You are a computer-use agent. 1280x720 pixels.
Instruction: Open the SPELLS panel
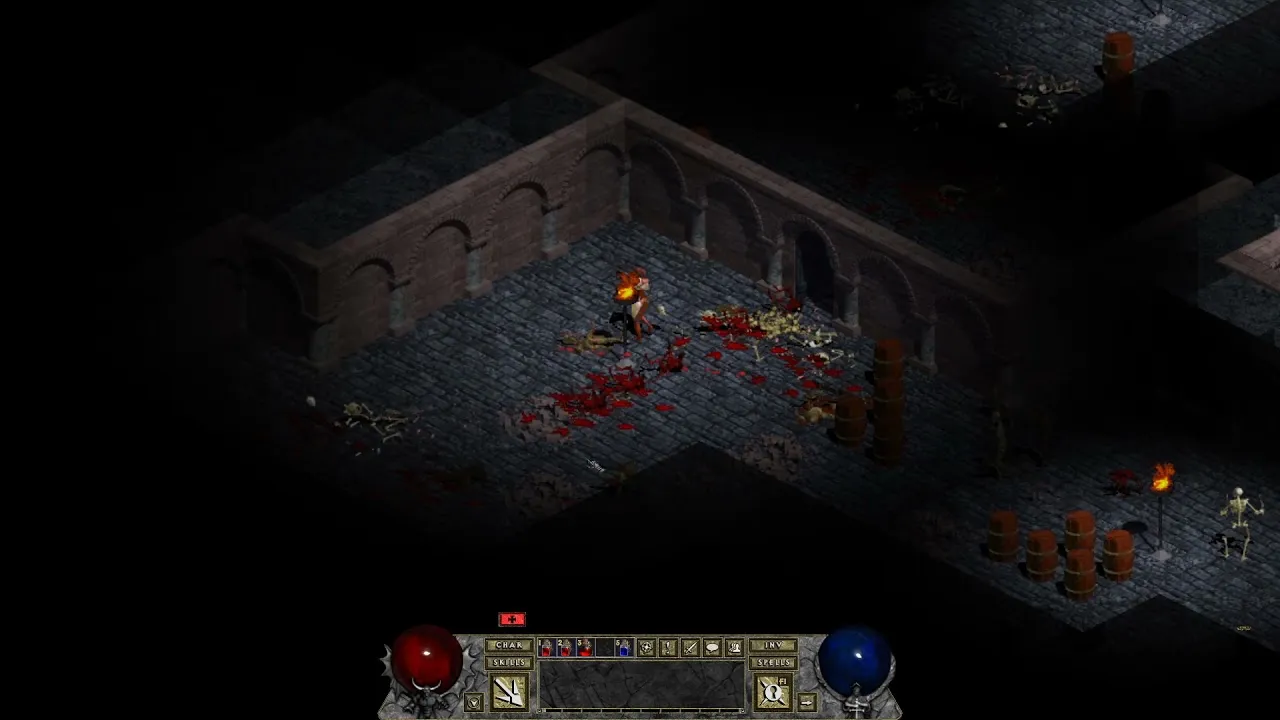pyautogui.click(x=774, y=662)
